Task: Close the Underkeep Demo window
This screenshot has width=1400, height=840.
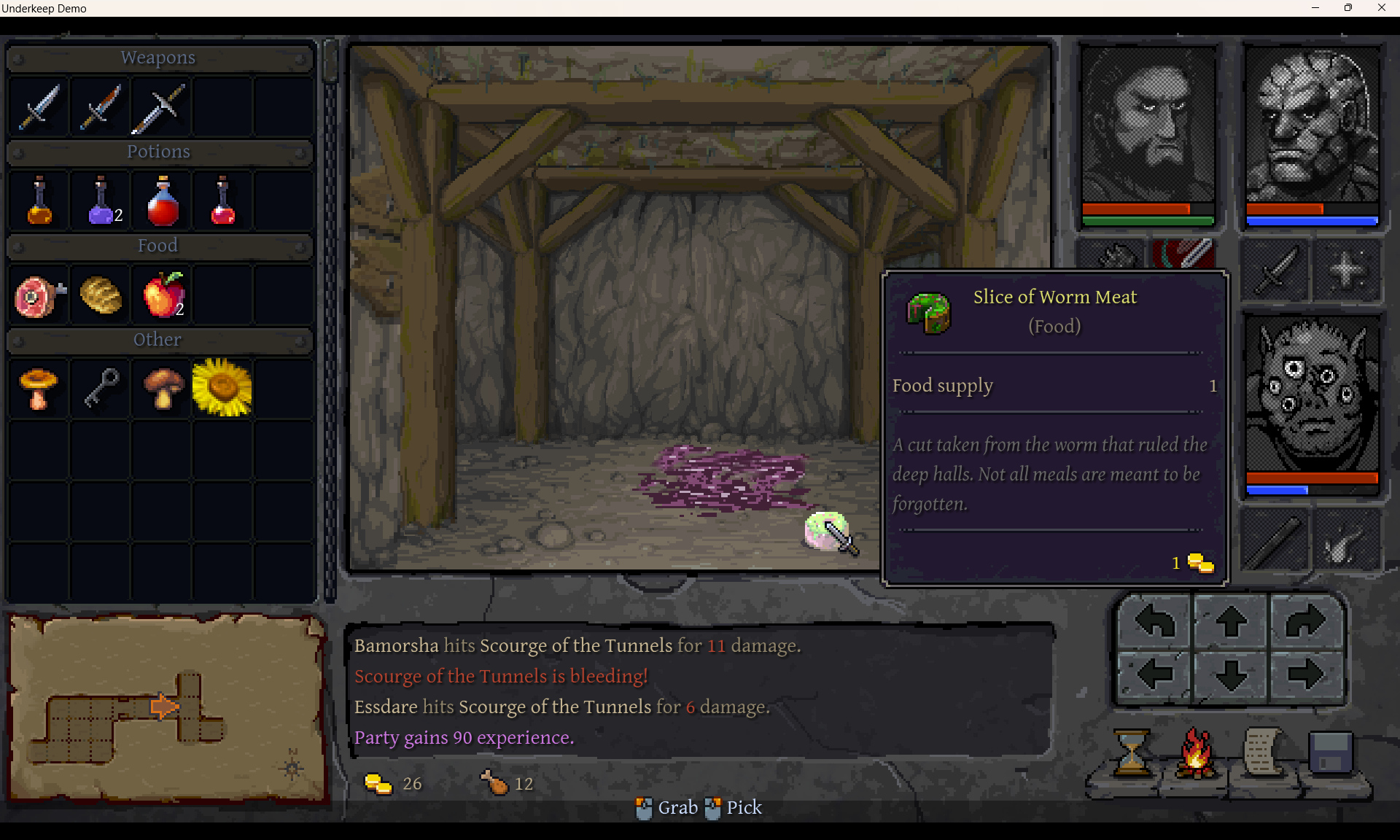Action: click(1381, 8)
